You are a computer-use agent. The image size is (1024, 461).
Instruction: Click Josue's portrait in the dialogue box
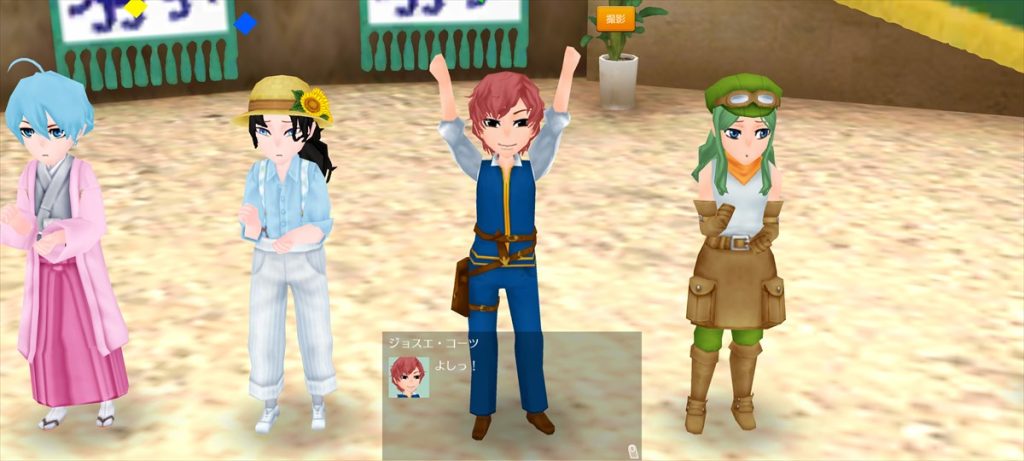408,377
